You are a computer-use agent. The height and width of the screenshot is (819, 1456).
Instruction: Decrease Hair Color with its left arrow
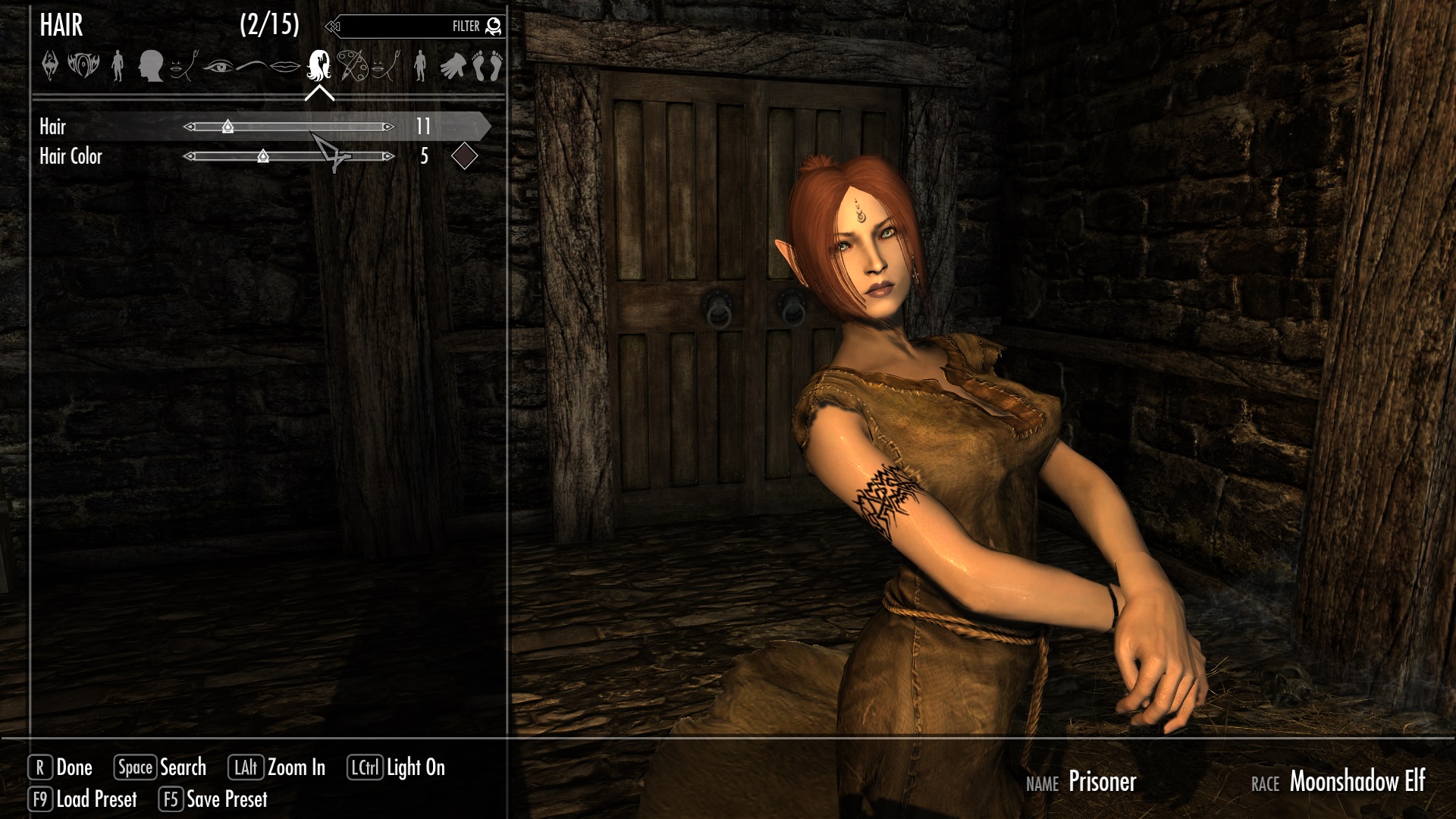(190, 156)
